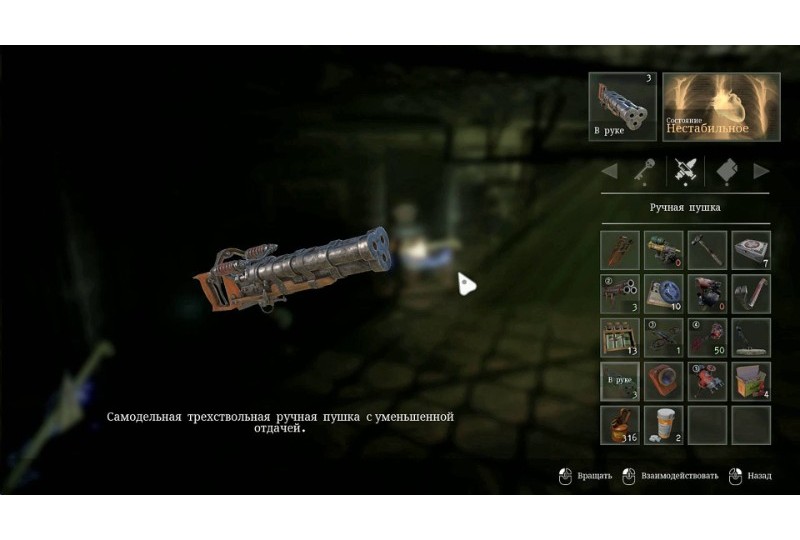800x540 pixels.
Task: Click the left category arrow
Action: tap(609, 170)
